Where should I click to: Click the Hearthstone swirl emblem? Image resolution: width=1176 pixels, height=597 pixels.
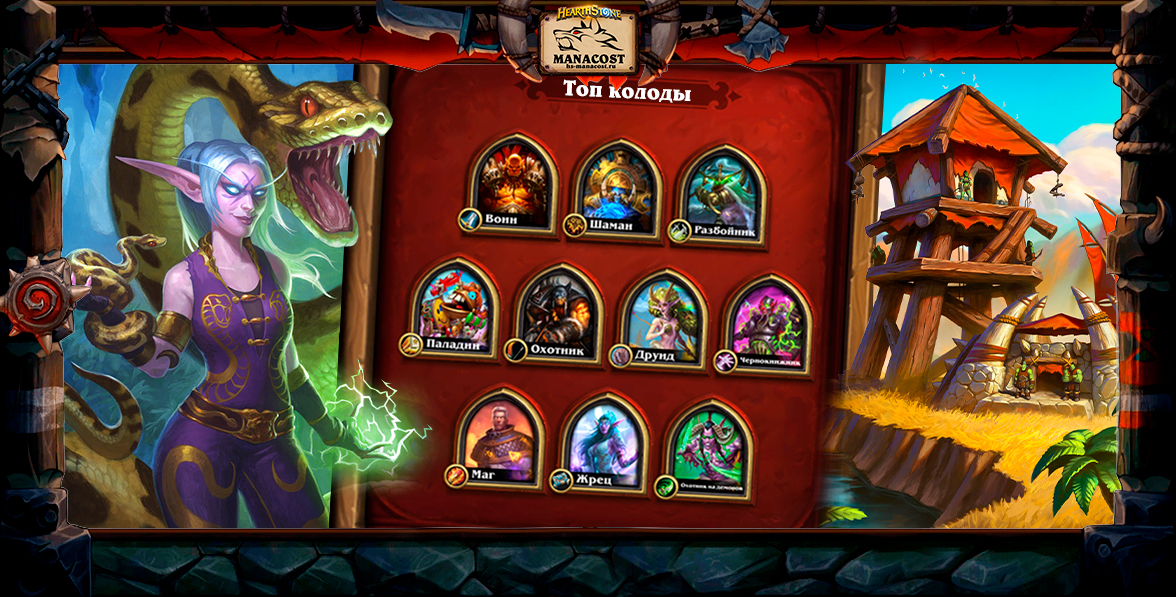[x=38, y=299]
